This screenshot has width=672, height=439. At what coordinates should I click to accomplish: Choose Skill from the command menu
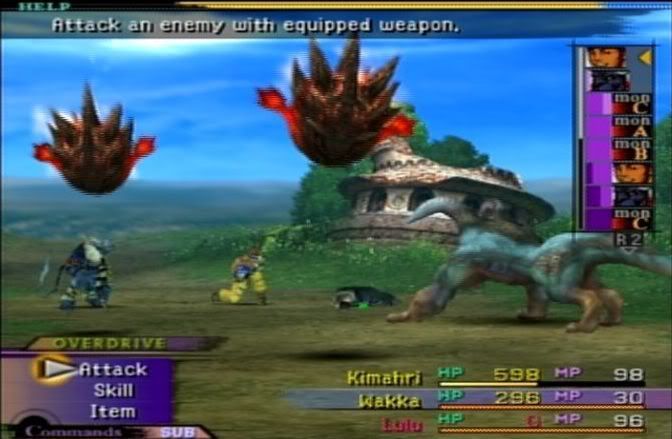113,391
